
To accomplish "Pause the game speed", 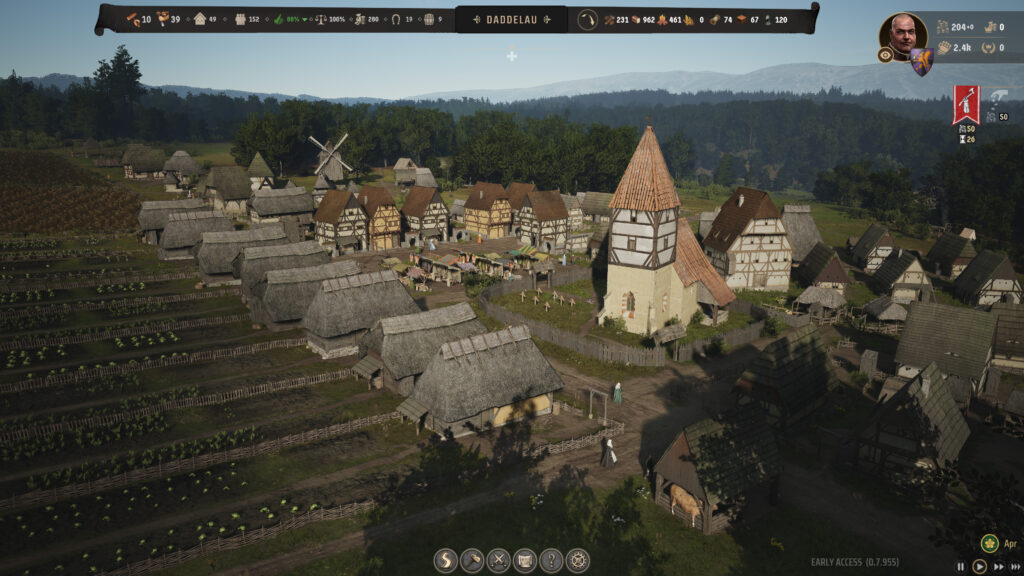I will pyautogui.click(x=962, y=566).
